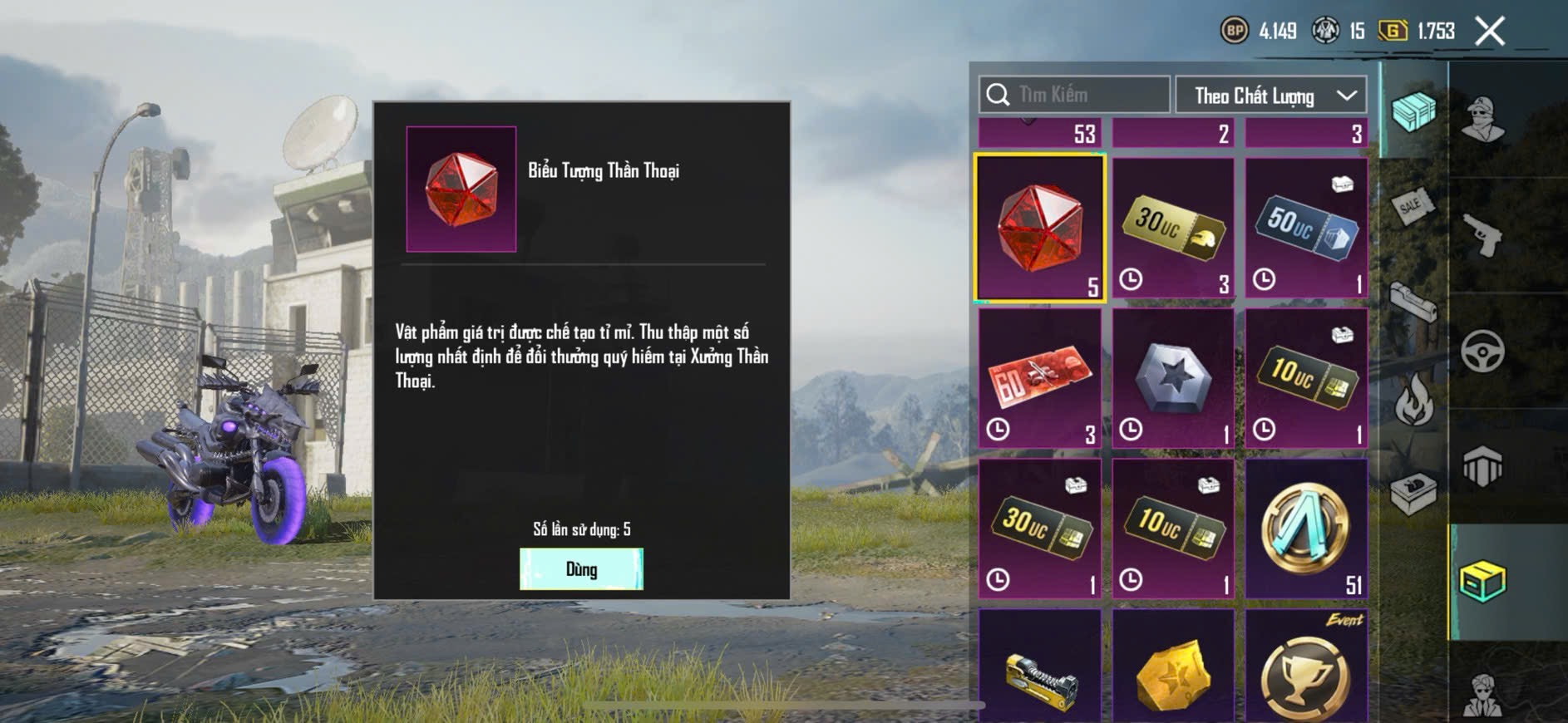Select the 30 UC gold crate voucher
This screenshot has height=723, width=1568.
pos(1040,529)
